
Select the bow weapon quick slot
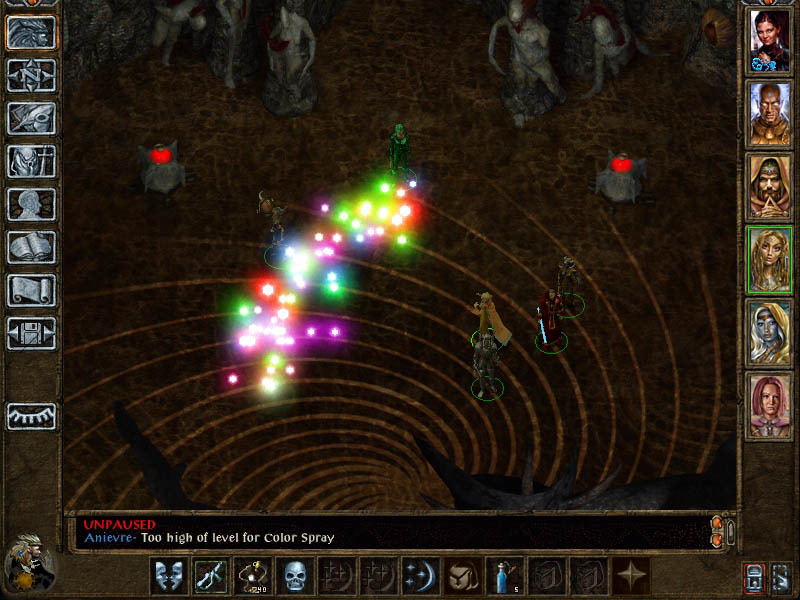pos(252,576)
